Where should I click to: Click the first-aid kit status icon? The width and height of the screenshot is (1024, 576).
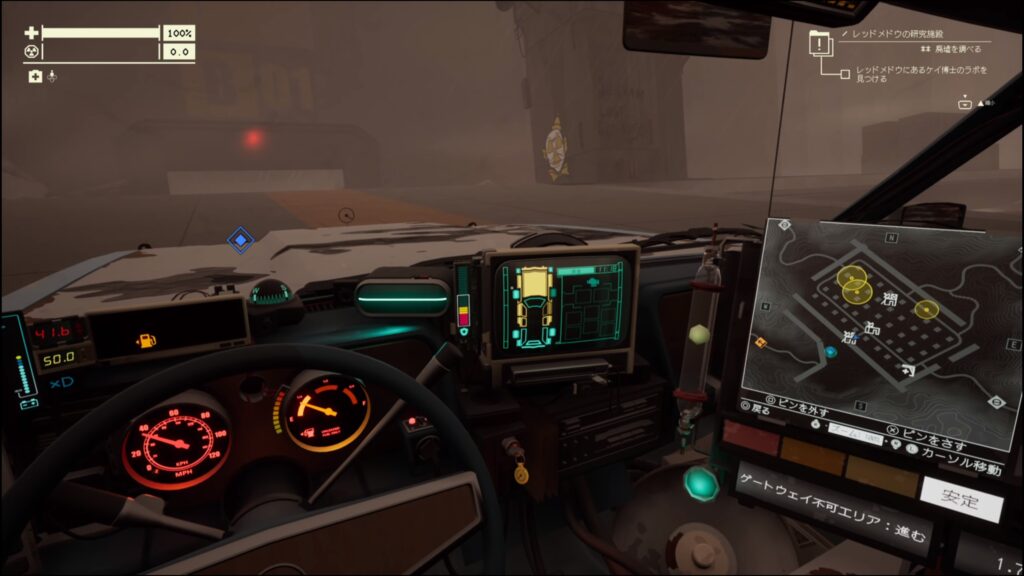pyautogui.click(x=35, y=76)
